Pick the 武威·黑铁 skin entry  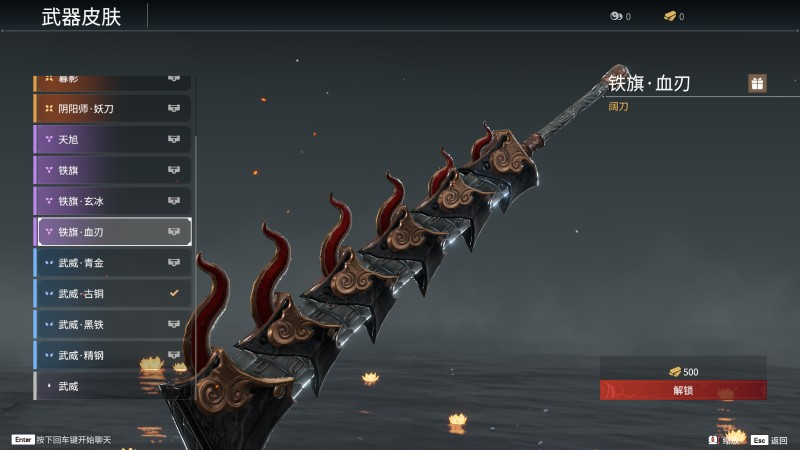113,325
